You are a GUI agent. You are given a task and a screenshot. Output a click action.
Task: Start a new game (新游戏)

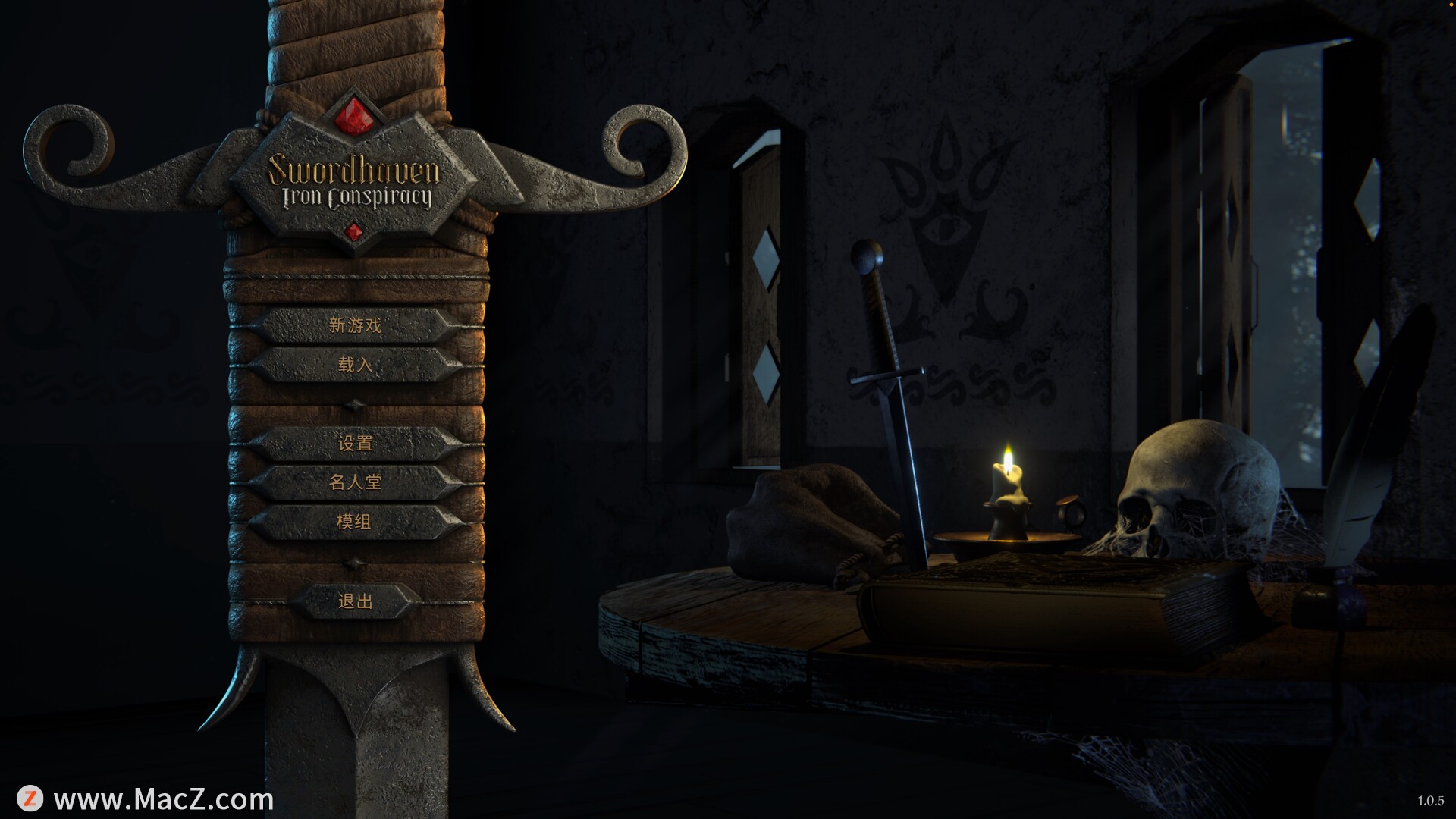pyautogui.click(x=355, y=325)
